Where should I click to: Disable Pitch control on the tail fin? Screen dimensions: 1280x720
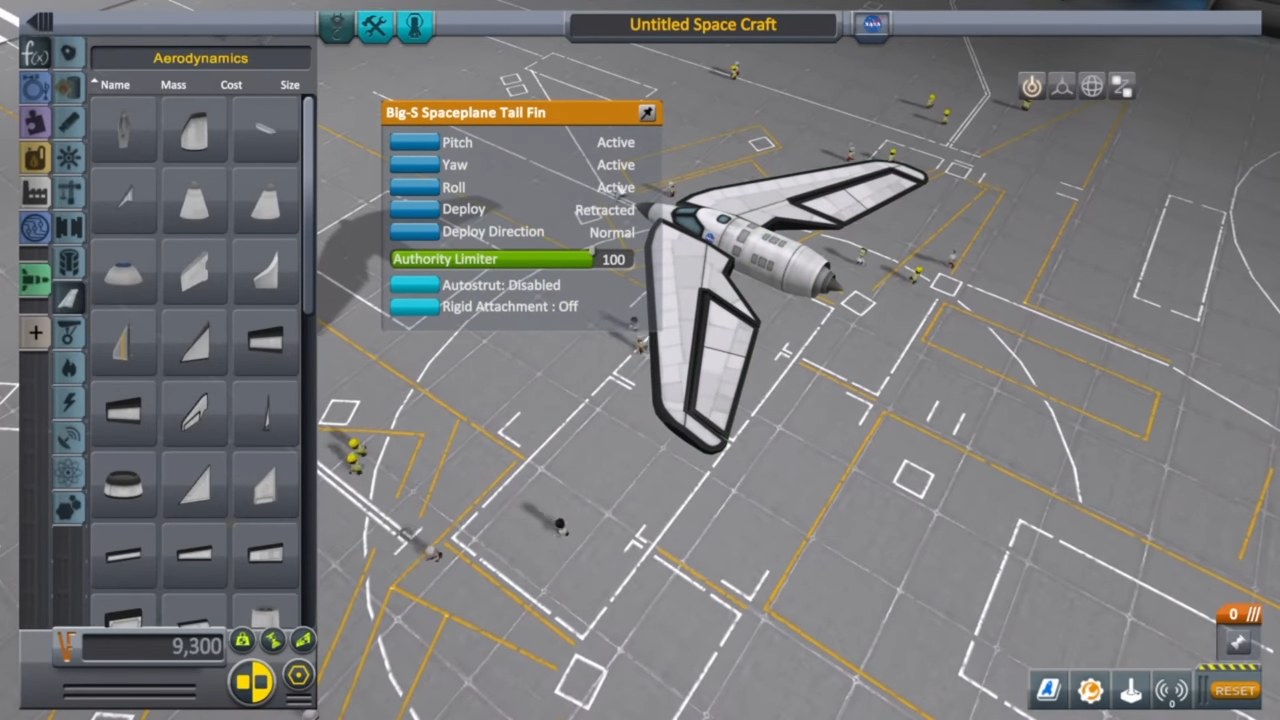pos(414,142)
